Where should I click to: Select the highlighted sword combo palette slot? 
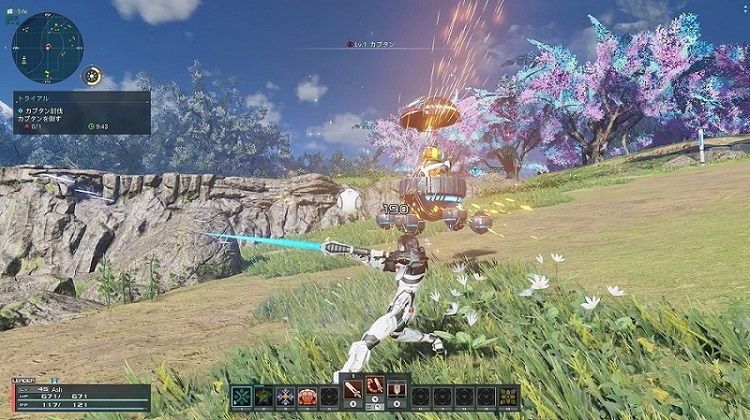[375, 389]
